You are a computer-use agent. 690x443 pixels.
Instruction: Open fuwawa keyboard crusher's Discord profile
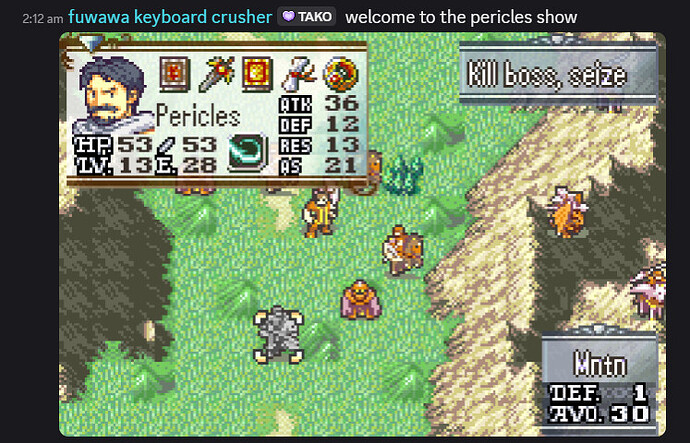click(x=170, y=17)
